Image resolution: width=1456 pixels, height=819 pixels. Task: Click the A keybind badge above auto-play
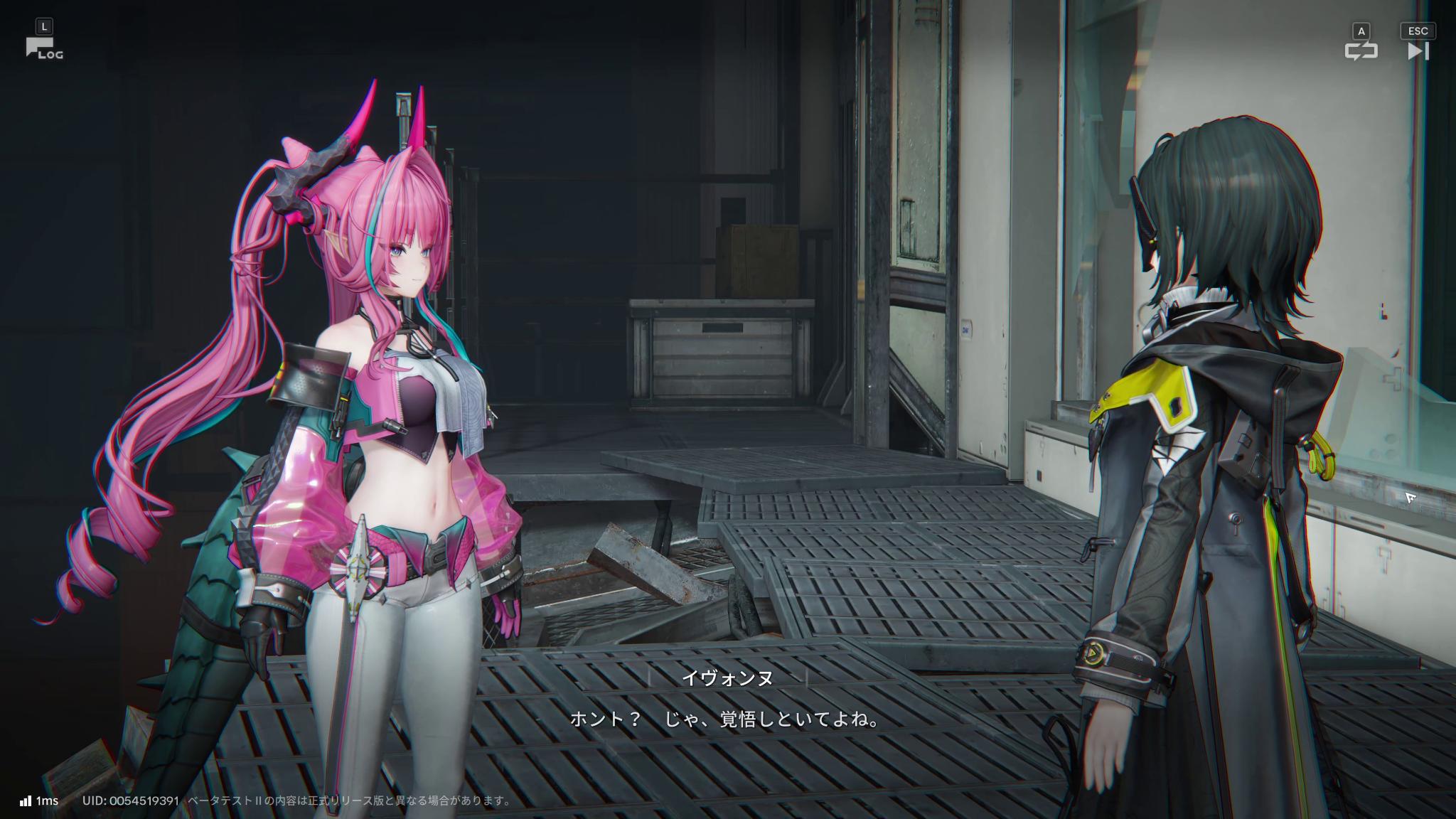click(1360, 31)
